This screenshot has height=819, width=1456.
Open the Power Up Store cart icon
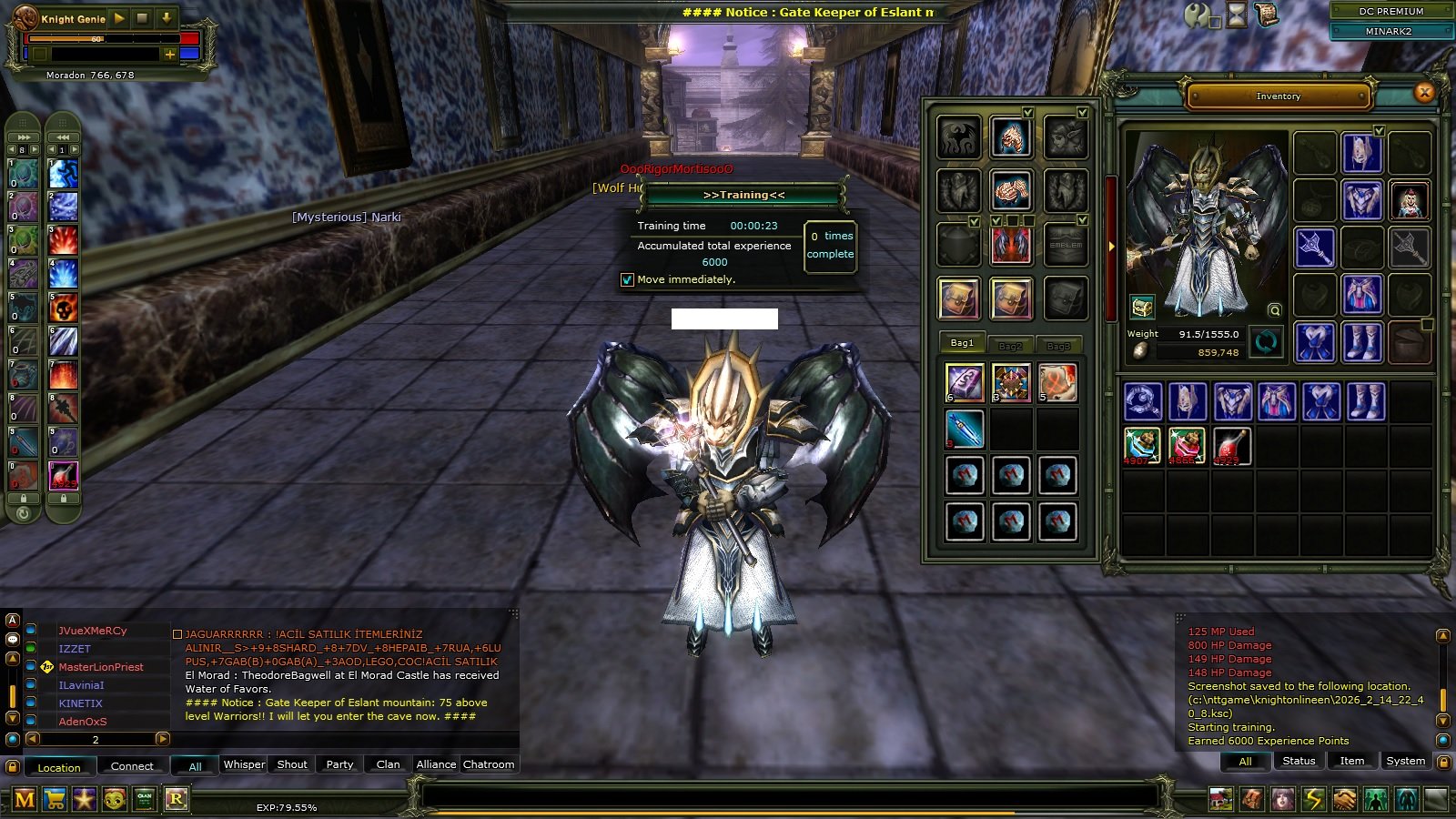pyautogui.click(x=55, y=798)
